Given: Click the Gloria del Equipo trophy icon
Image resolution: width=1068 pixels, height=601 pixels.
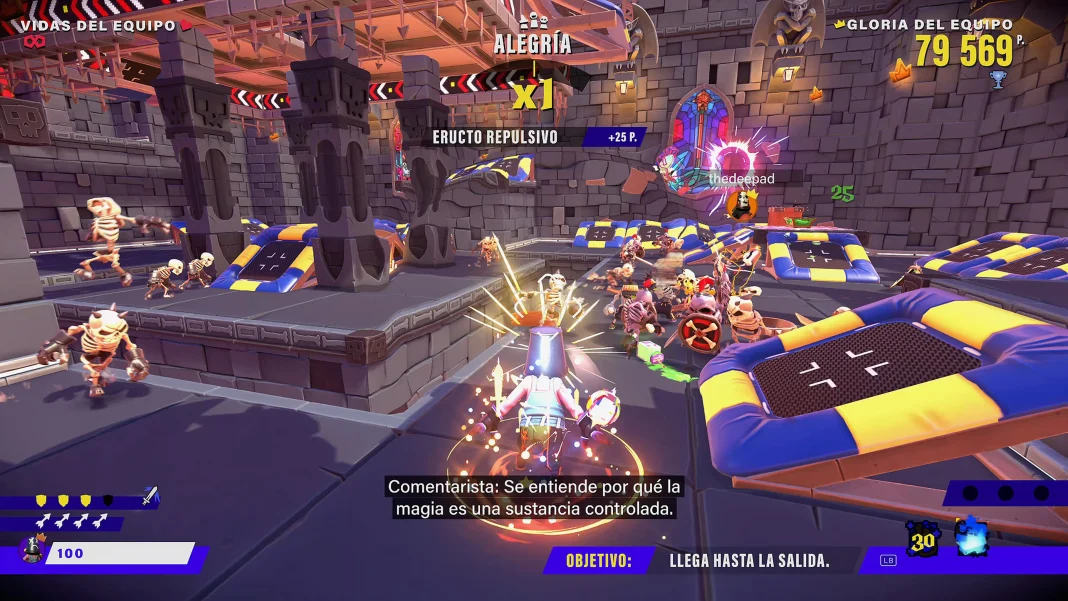Looking at the screenshot, I should click(997, 78).
